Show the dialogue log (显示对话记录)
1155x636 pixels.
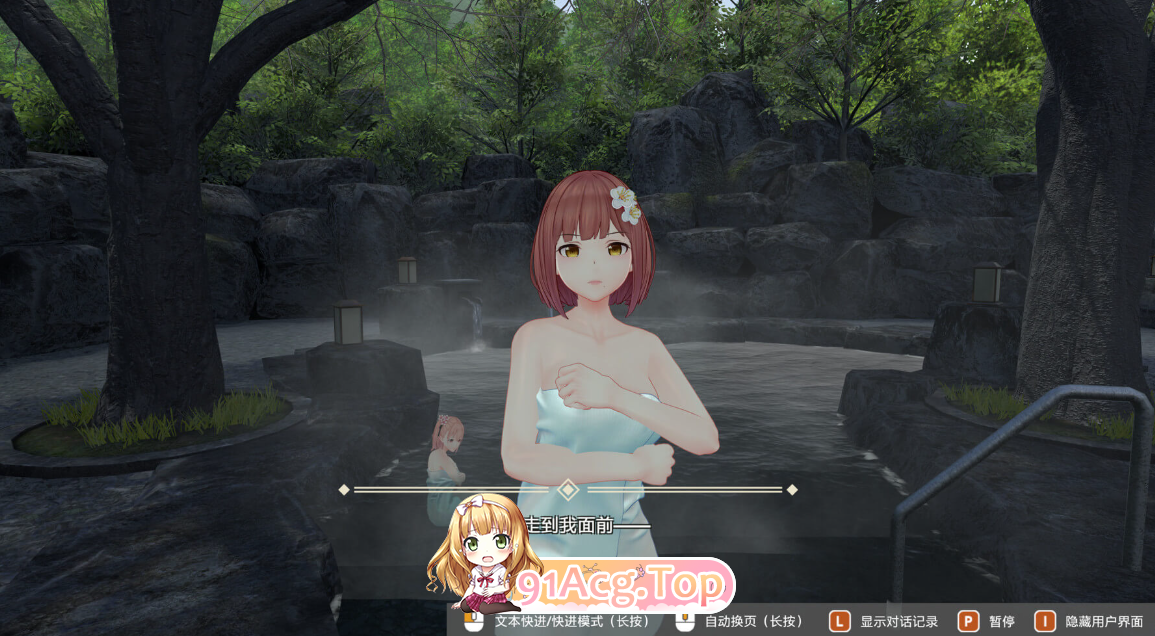pyautogui.click(x=886, y=621)
